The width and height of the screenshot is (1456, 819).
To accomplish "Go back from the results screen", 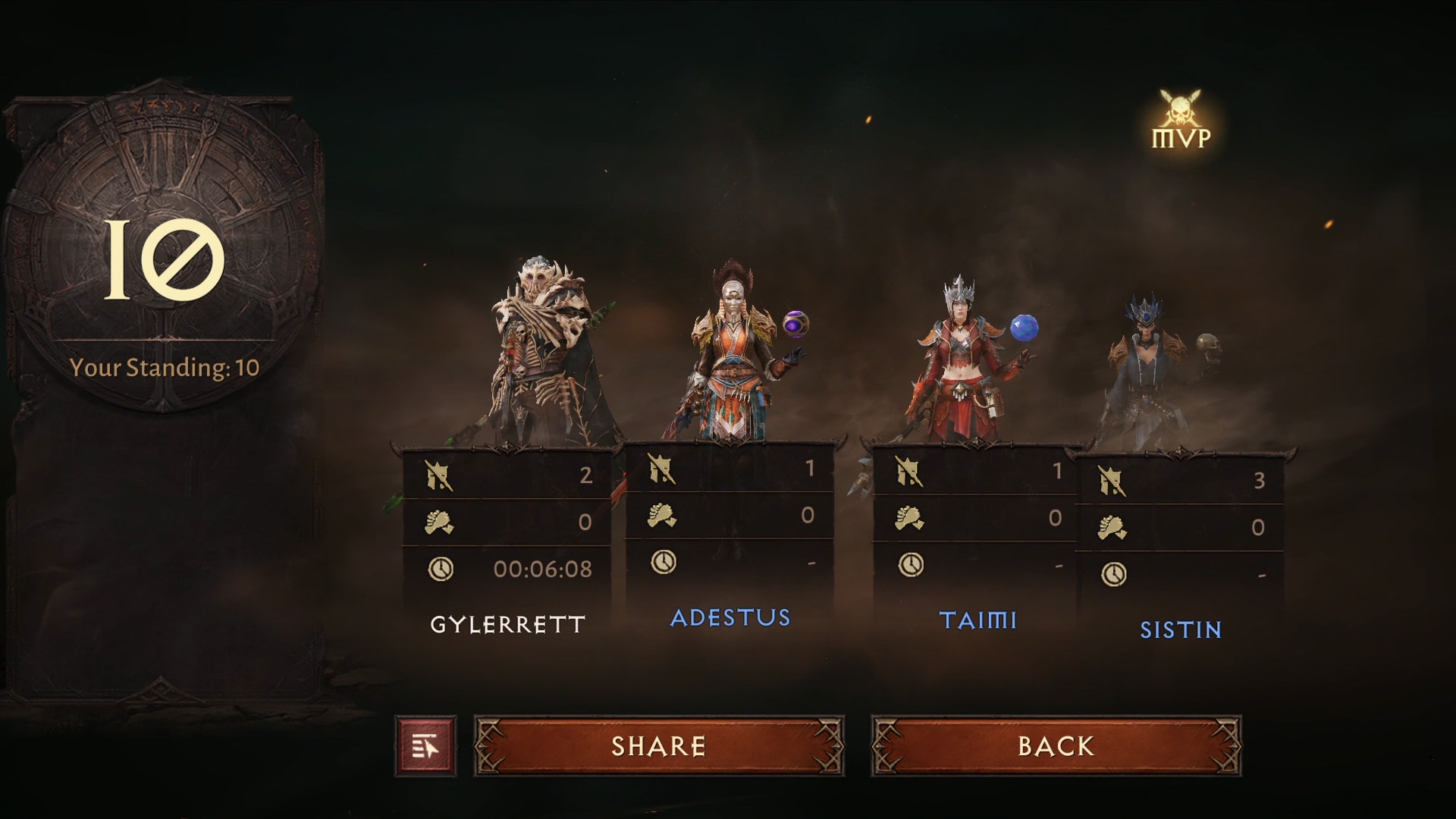I will coord(1056,746).
